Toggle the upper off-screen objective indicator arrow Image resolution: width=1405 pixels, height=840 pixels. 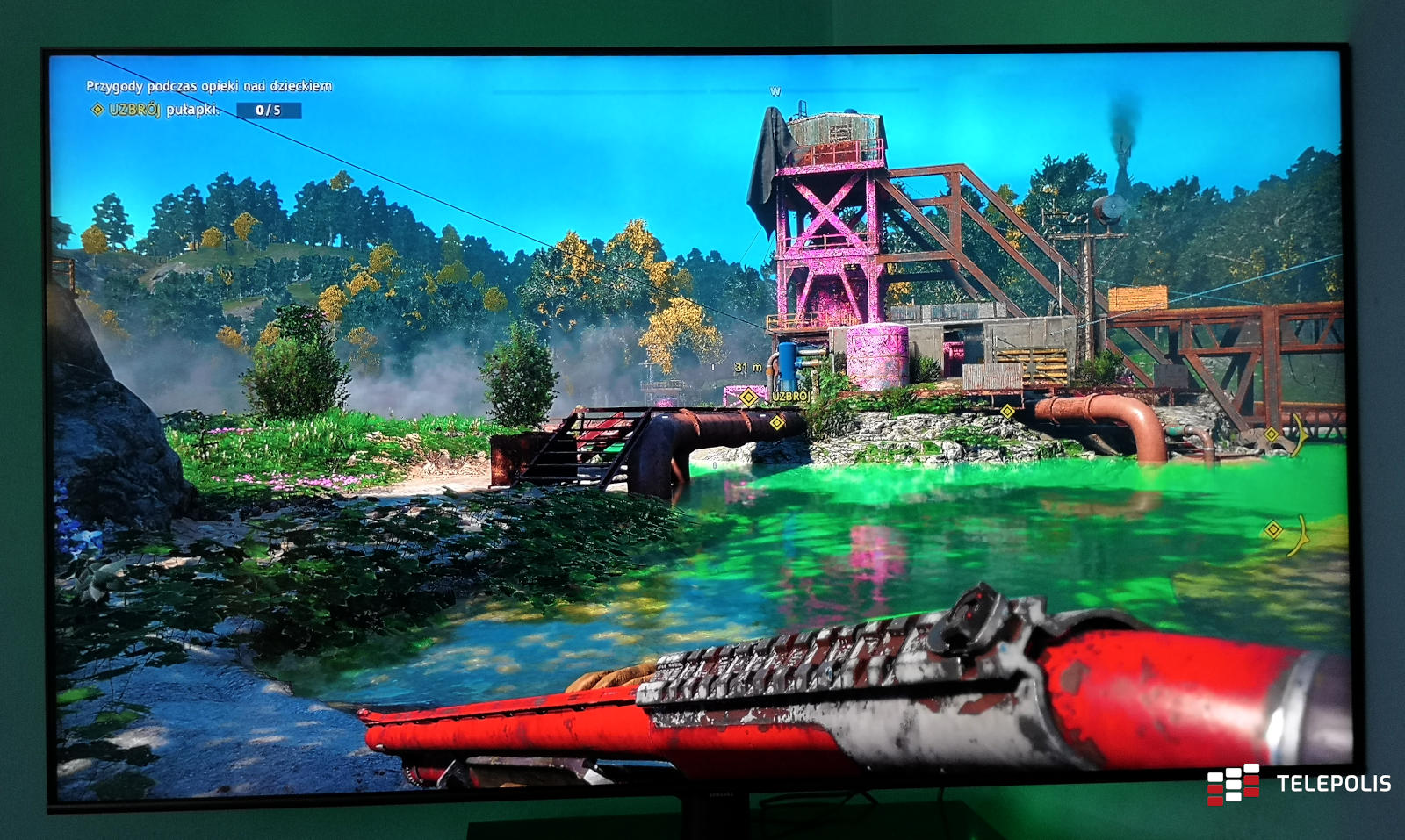click(1300, 435)
